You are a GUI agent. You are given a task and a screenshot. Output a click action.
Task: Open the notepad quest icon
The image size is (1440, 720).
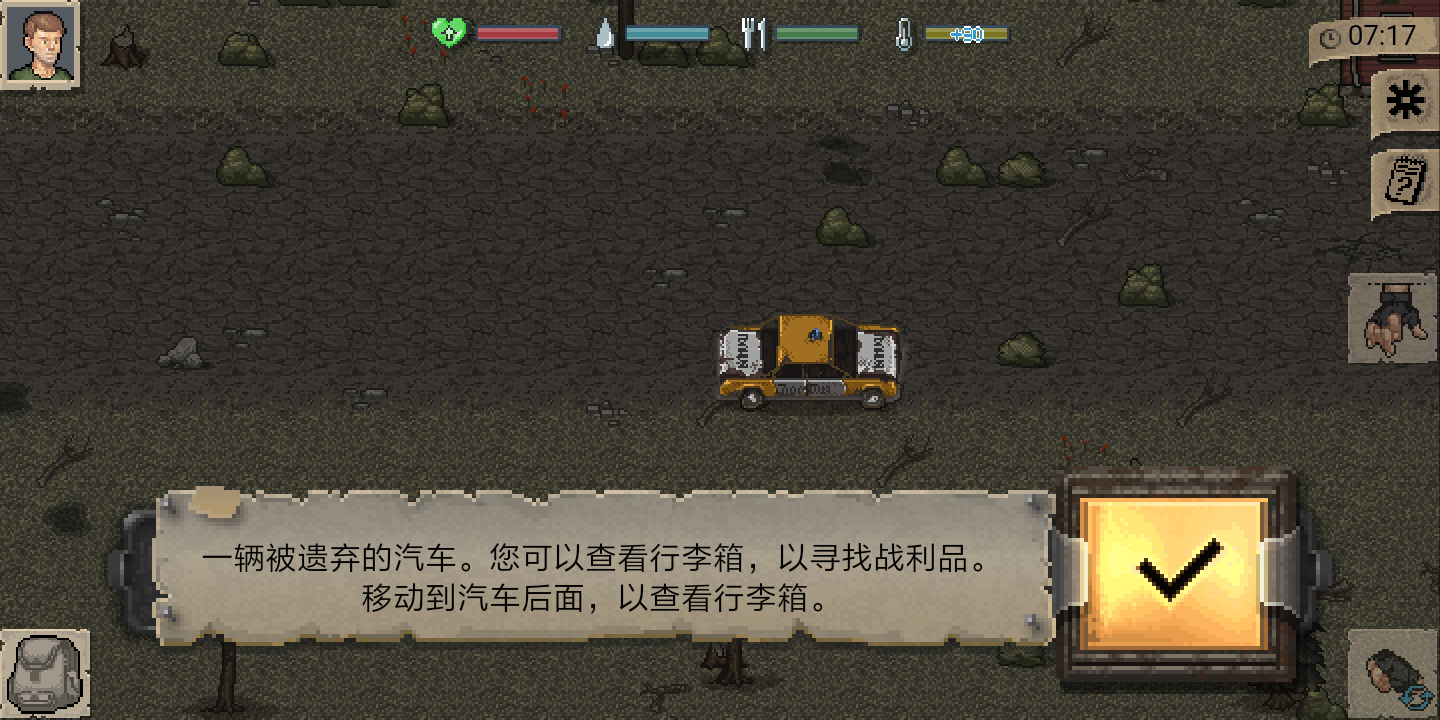(x=1404, y=182)
